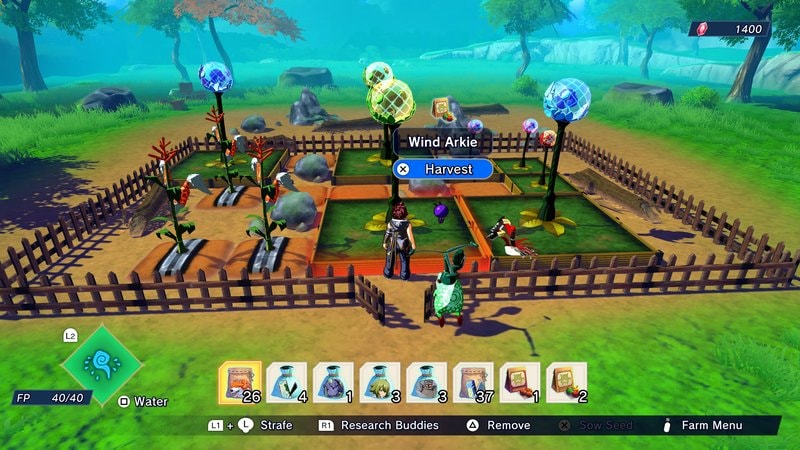Choose the seed packet with count 2
The height and width of the screenshot is (450, 800).
point(566,382)
